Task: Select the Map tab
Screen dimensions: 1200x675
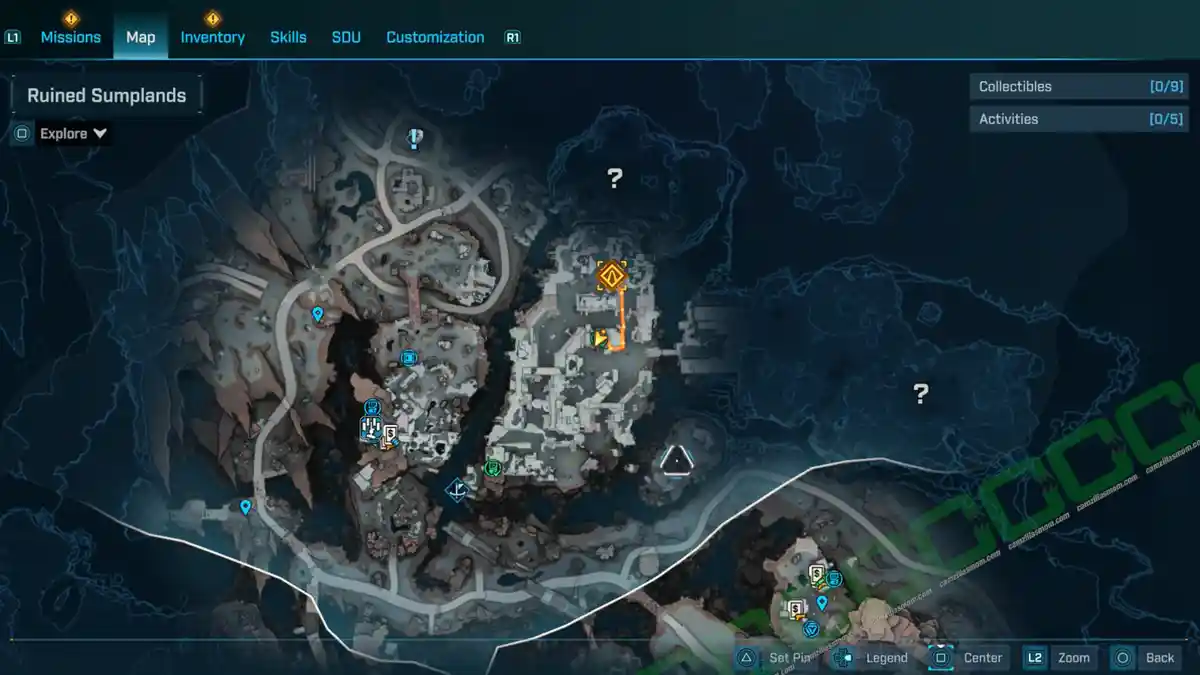Action: [x=140, y=37]
